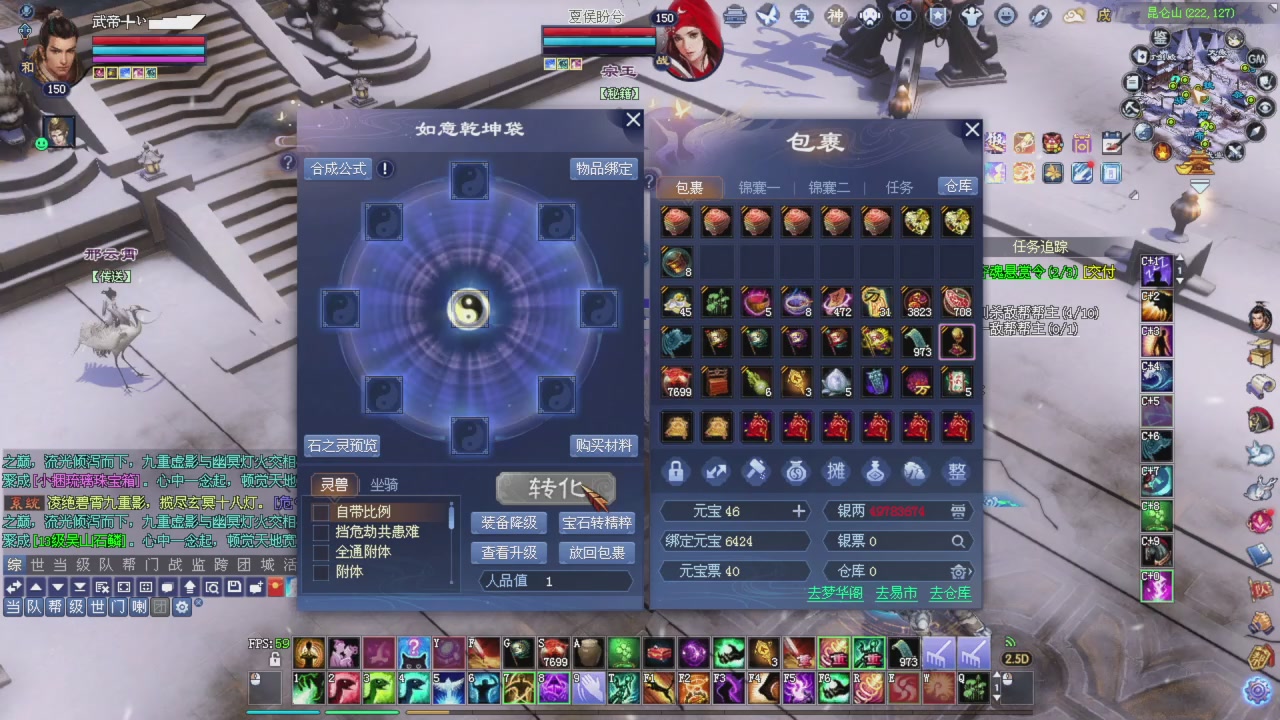
Task: Select the potion bottle icon in the bag toolbar
Action: [x=876, y=473]
